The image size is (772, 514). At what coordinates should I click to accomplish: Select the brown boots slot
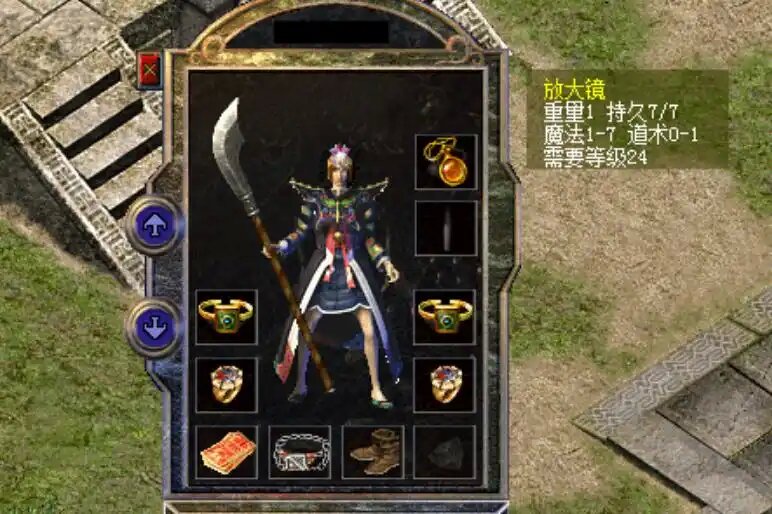pos(373,452)
